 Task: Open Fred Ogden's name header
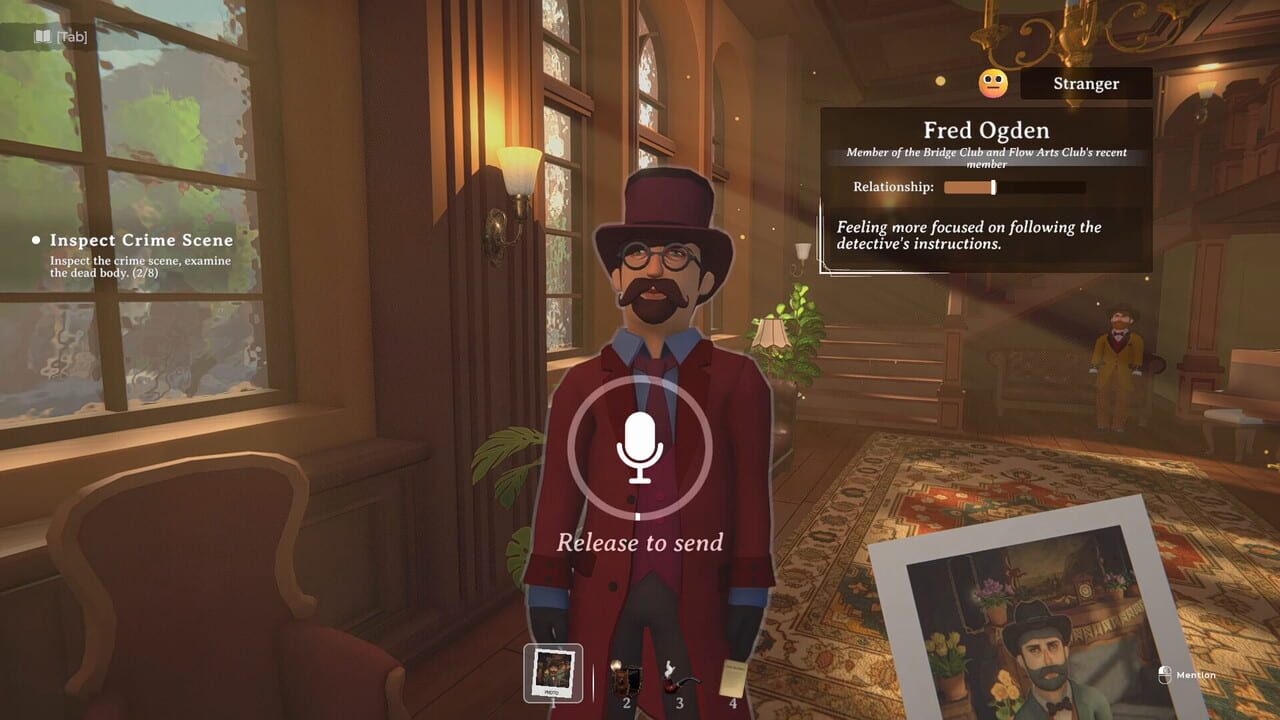tap(986, 130)
